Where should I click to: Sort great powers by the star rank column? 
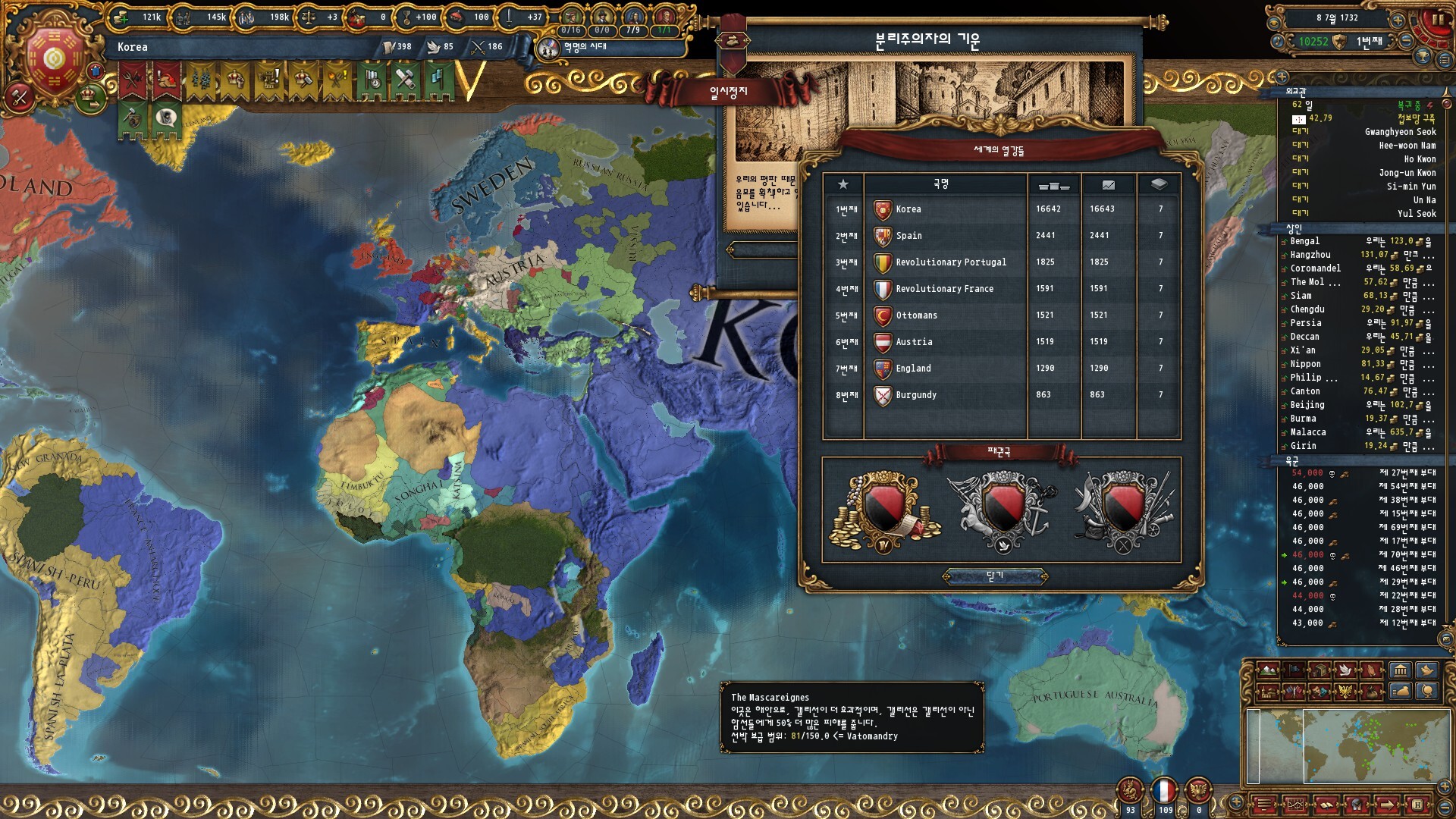coord(843,184)
